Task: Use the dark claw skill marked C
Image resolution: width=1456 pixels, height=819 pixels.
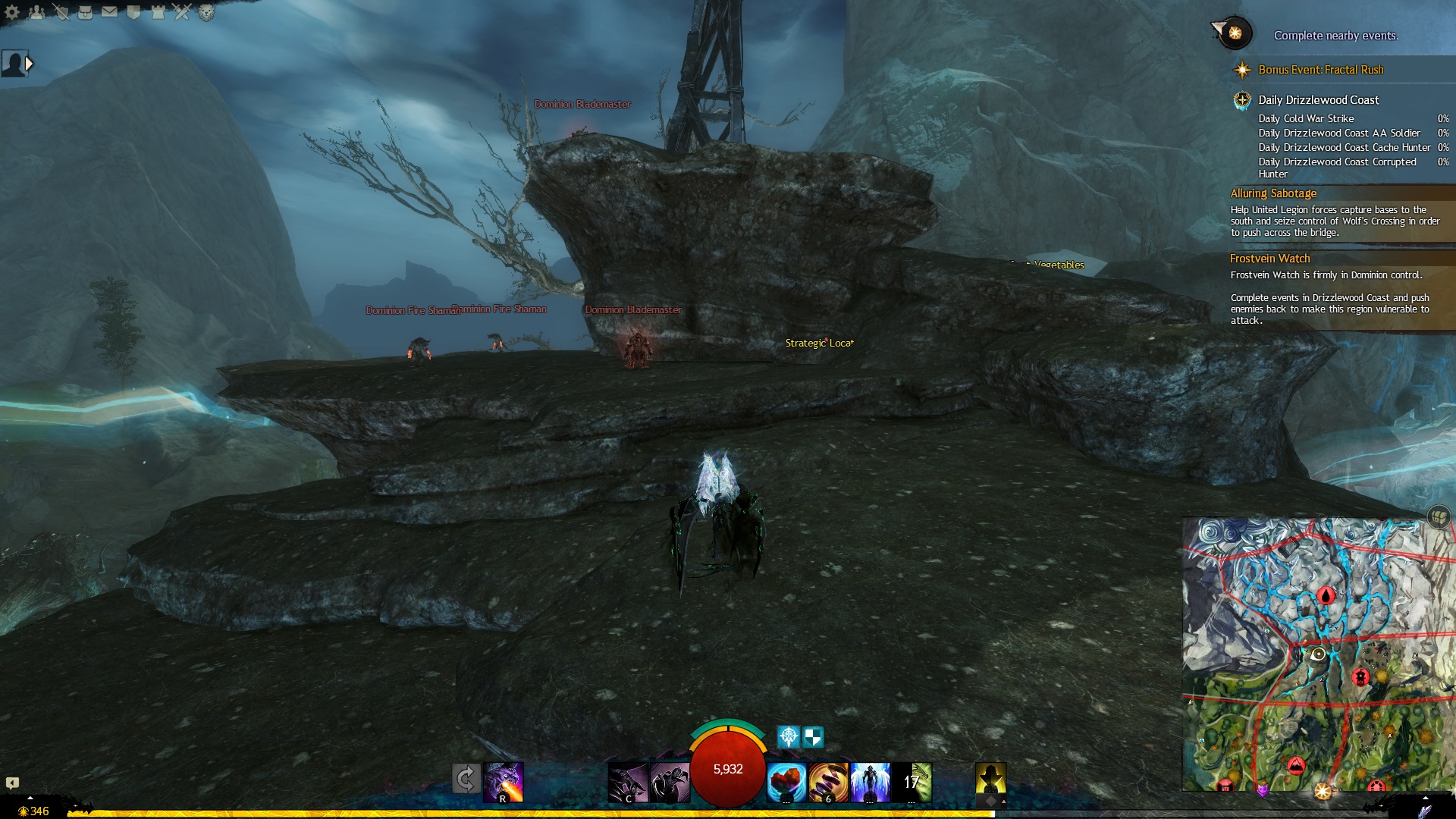Action: pos(628,783)
